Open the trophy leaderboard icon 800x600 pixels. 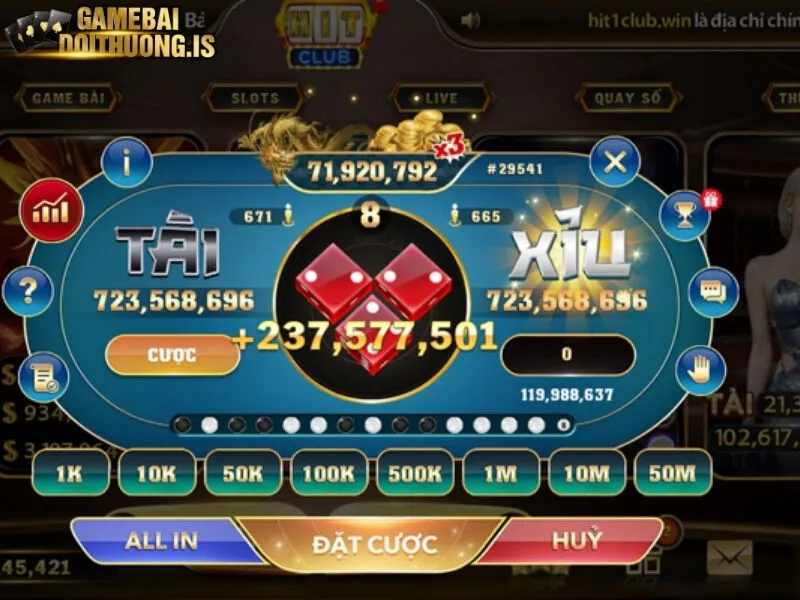tap(686, 214)
